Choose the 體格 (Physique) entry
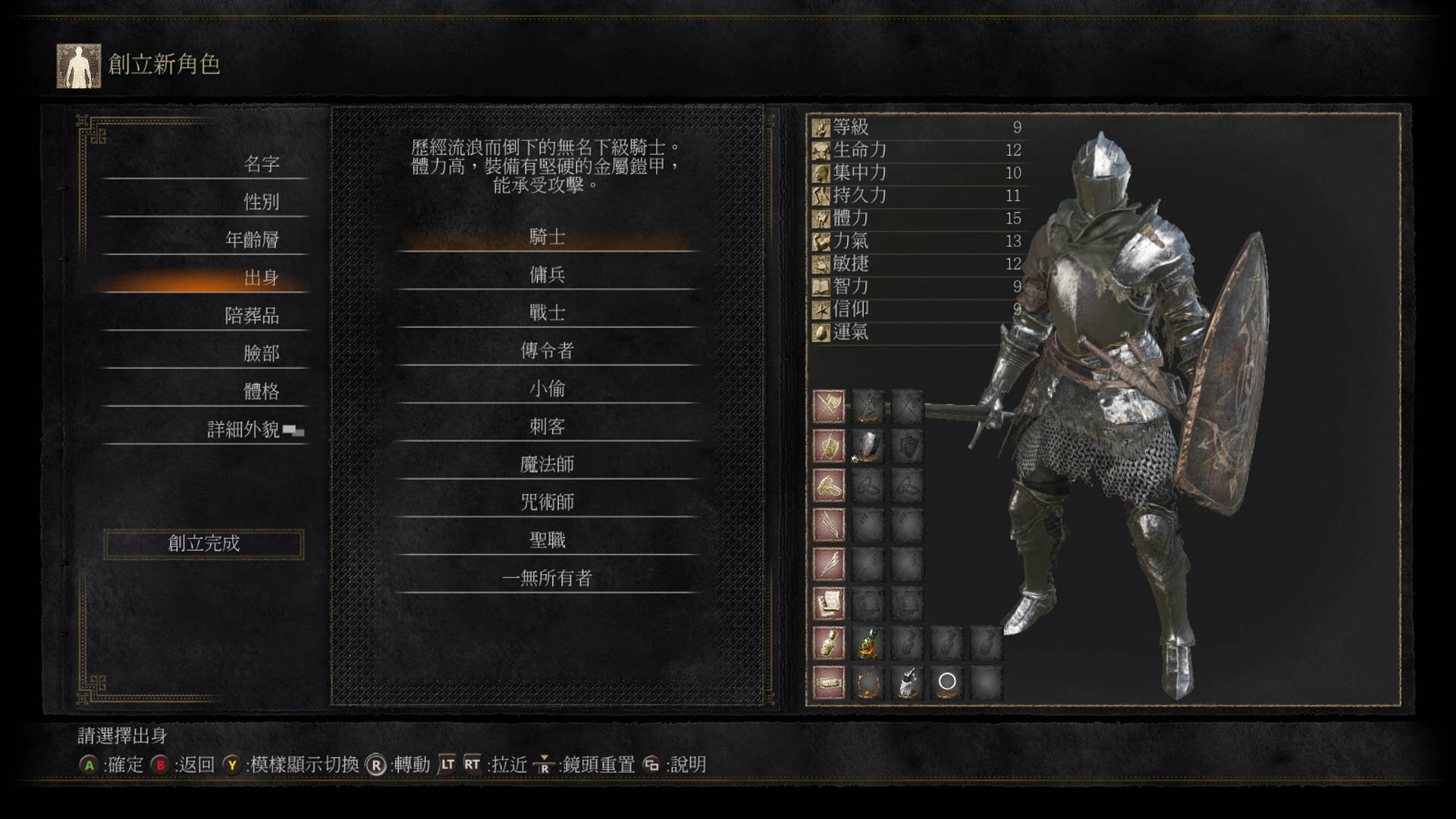 point(262,391)
